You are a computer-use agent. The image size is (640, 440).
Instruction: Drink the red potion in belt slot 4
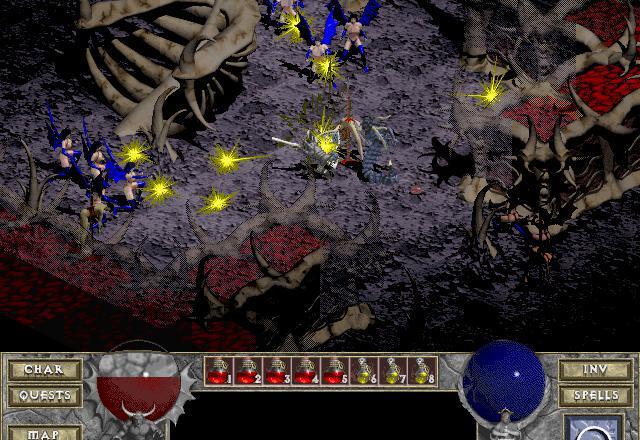coord(306,372)
